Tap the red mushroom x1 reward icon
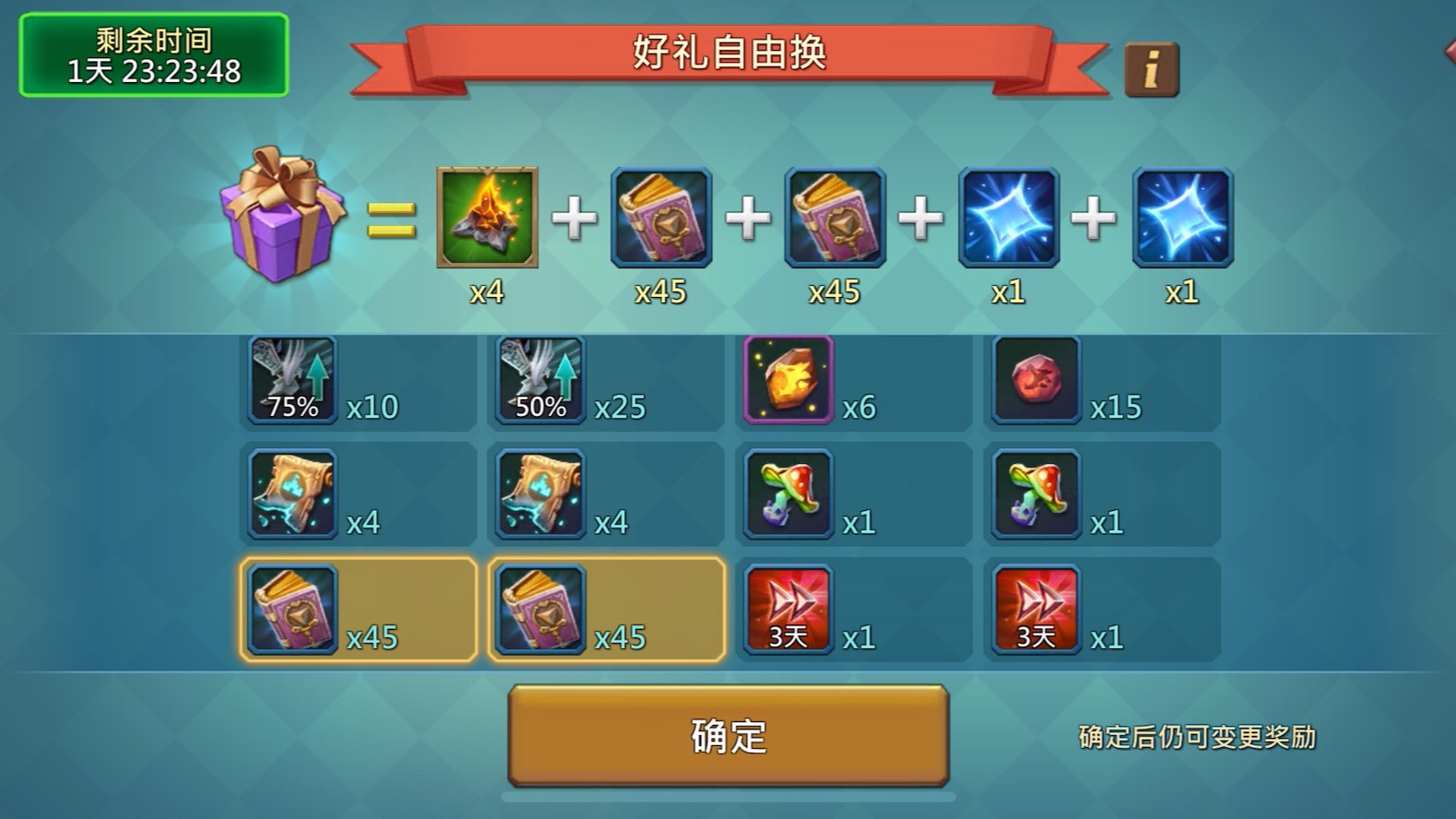The width and height of the screenshot is (1456, 819). tap(787, 495)
